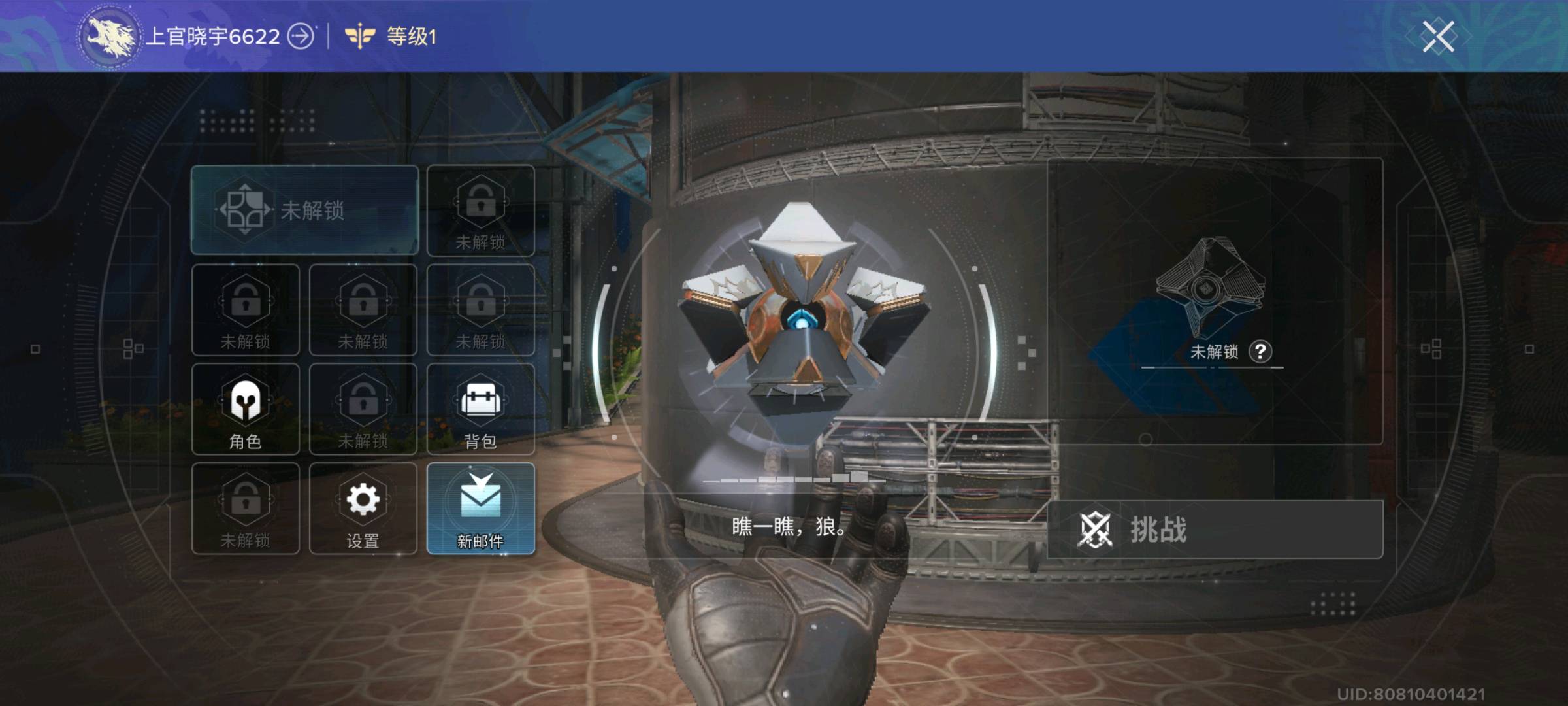1568x706 pixels.
Task: Check the 新邮件 new mail inbox
Action: click(481, 509)
